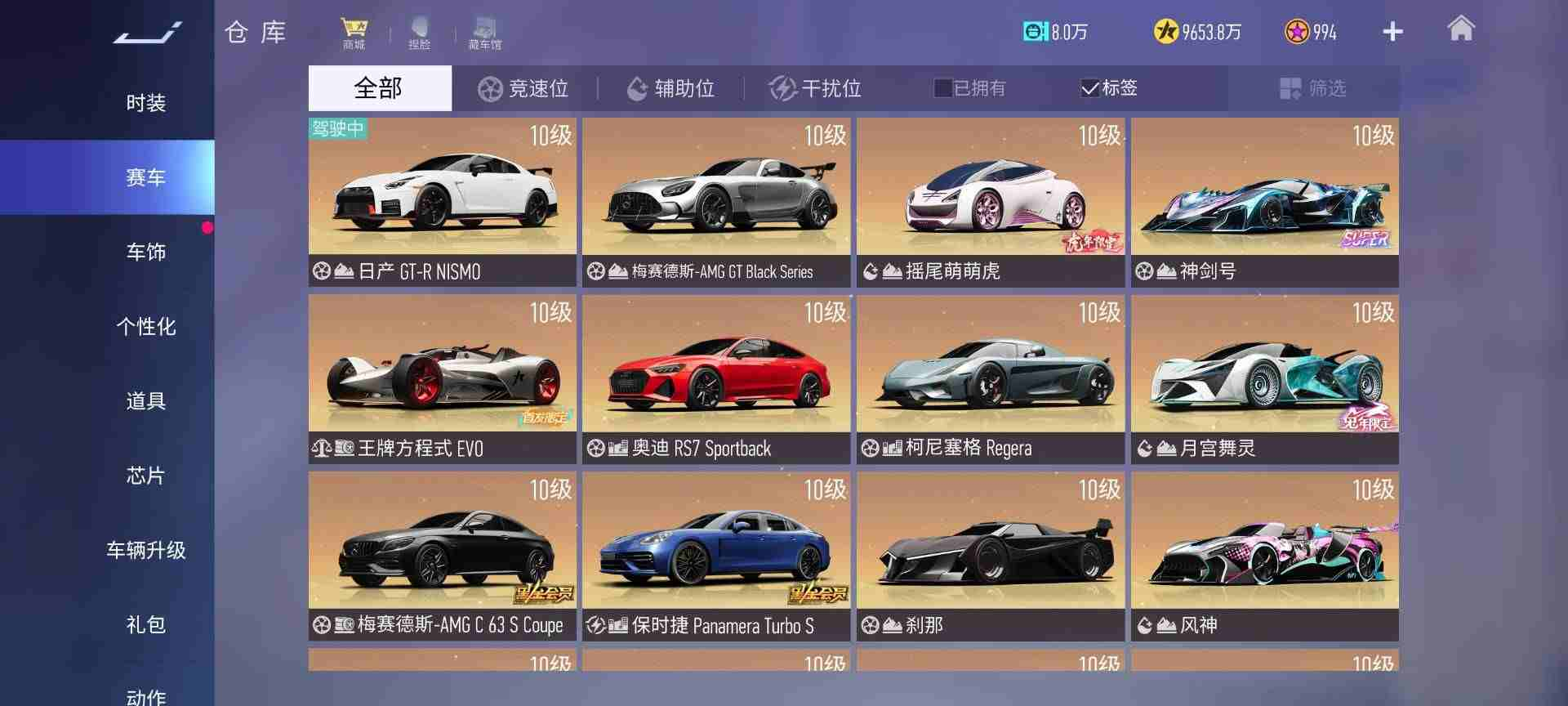1568x706 pixels.
Task: Go to 个性化 personalization section
Action: (x=145, y=326)
